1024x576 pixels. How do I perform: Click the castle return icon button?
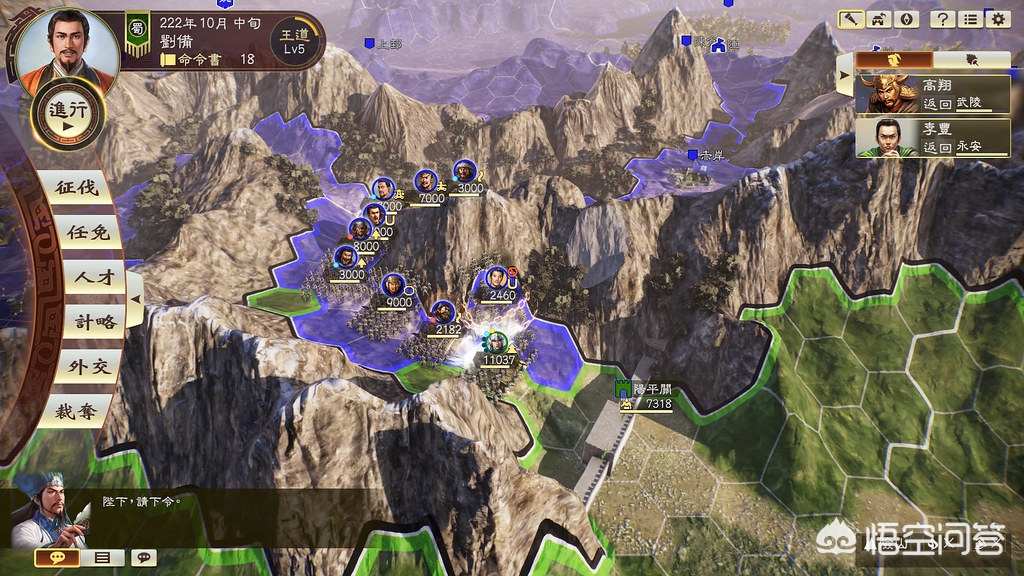coord(880,19)
